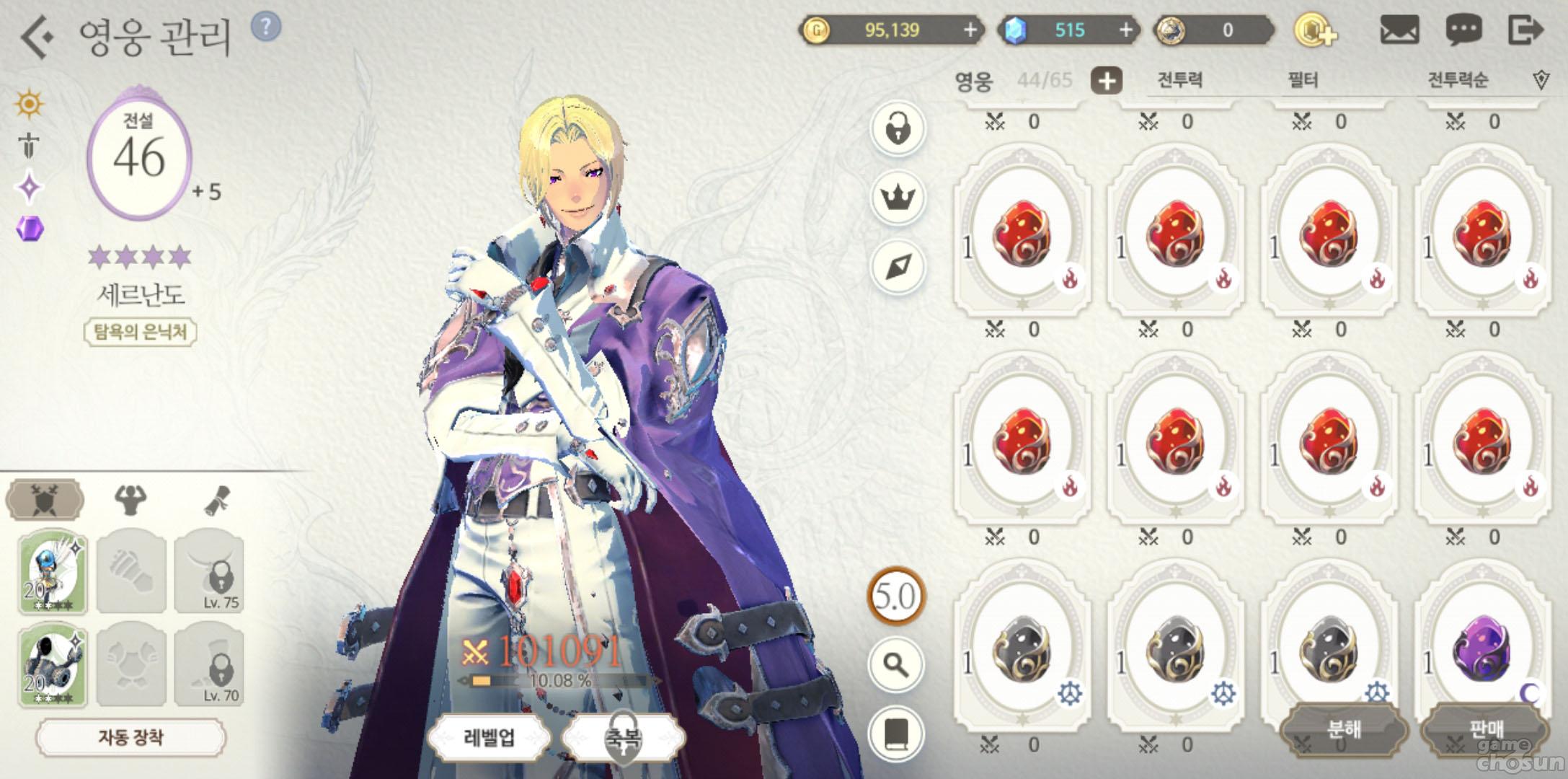Viewport: 1568px width, 779px height.
Task: Click the magnifying glass inspect button
Action: point(896,664)
